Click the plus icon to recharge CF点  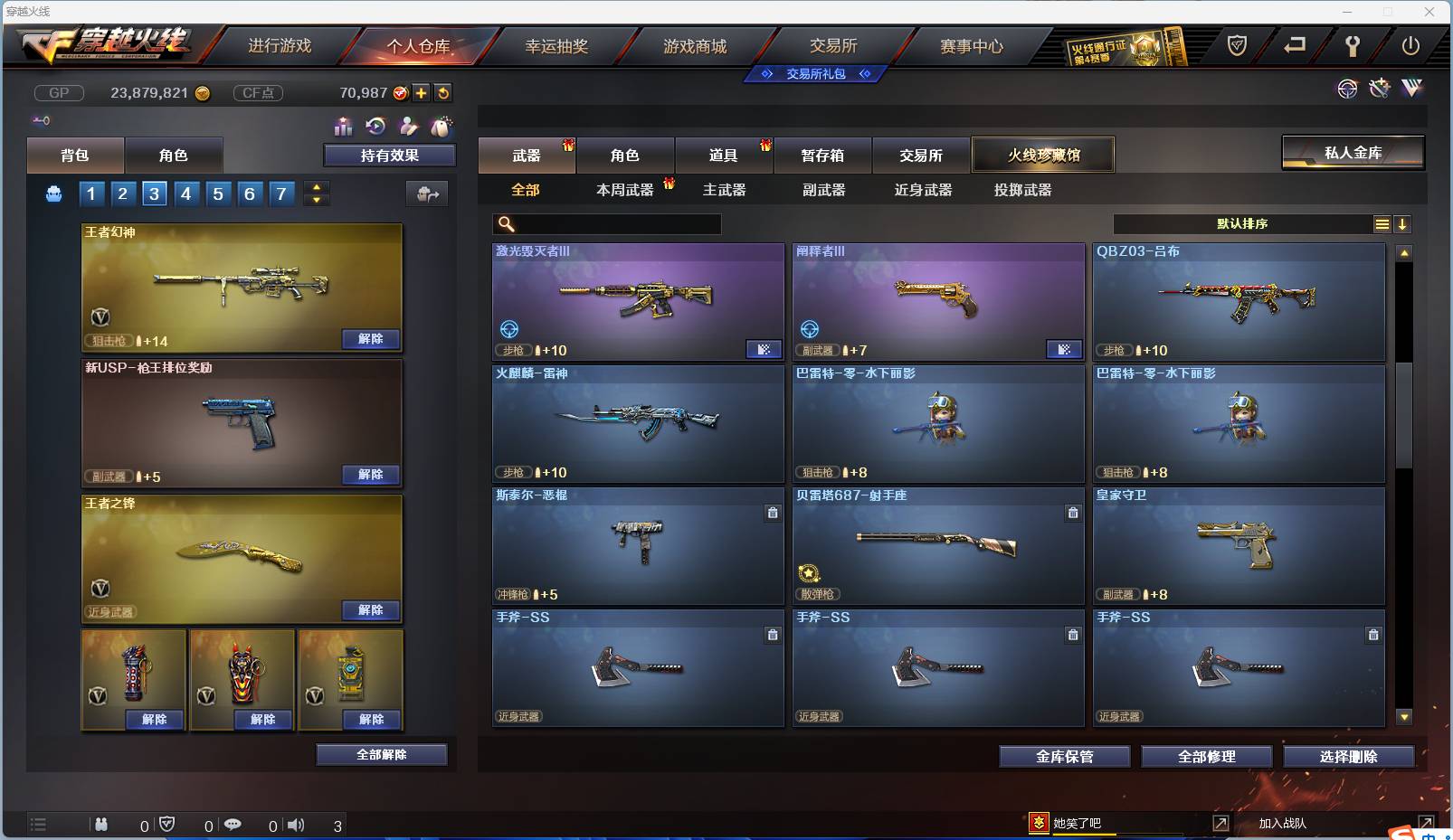(421, 92)
